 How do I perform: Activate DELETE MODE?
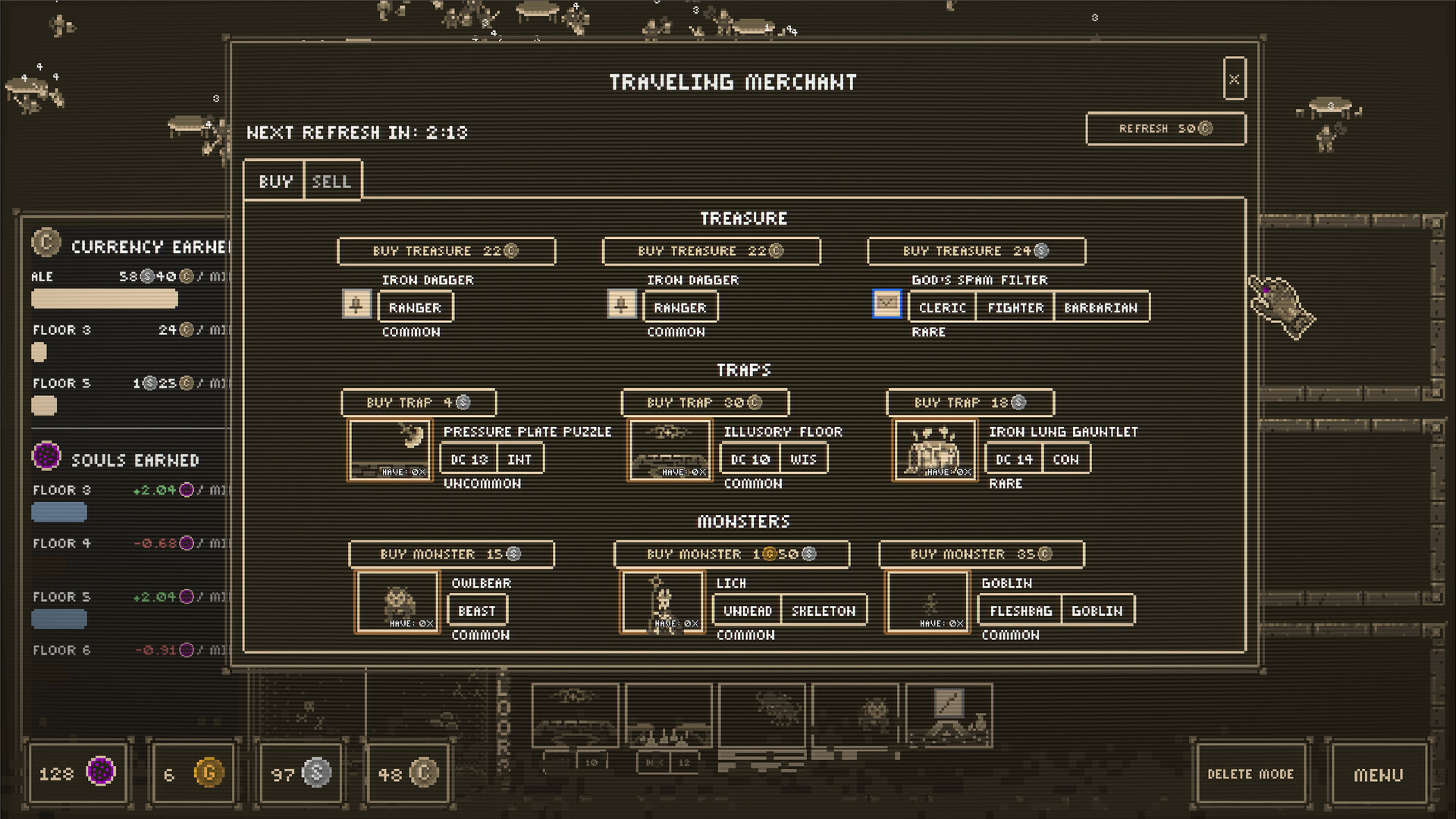(1250, 774)
